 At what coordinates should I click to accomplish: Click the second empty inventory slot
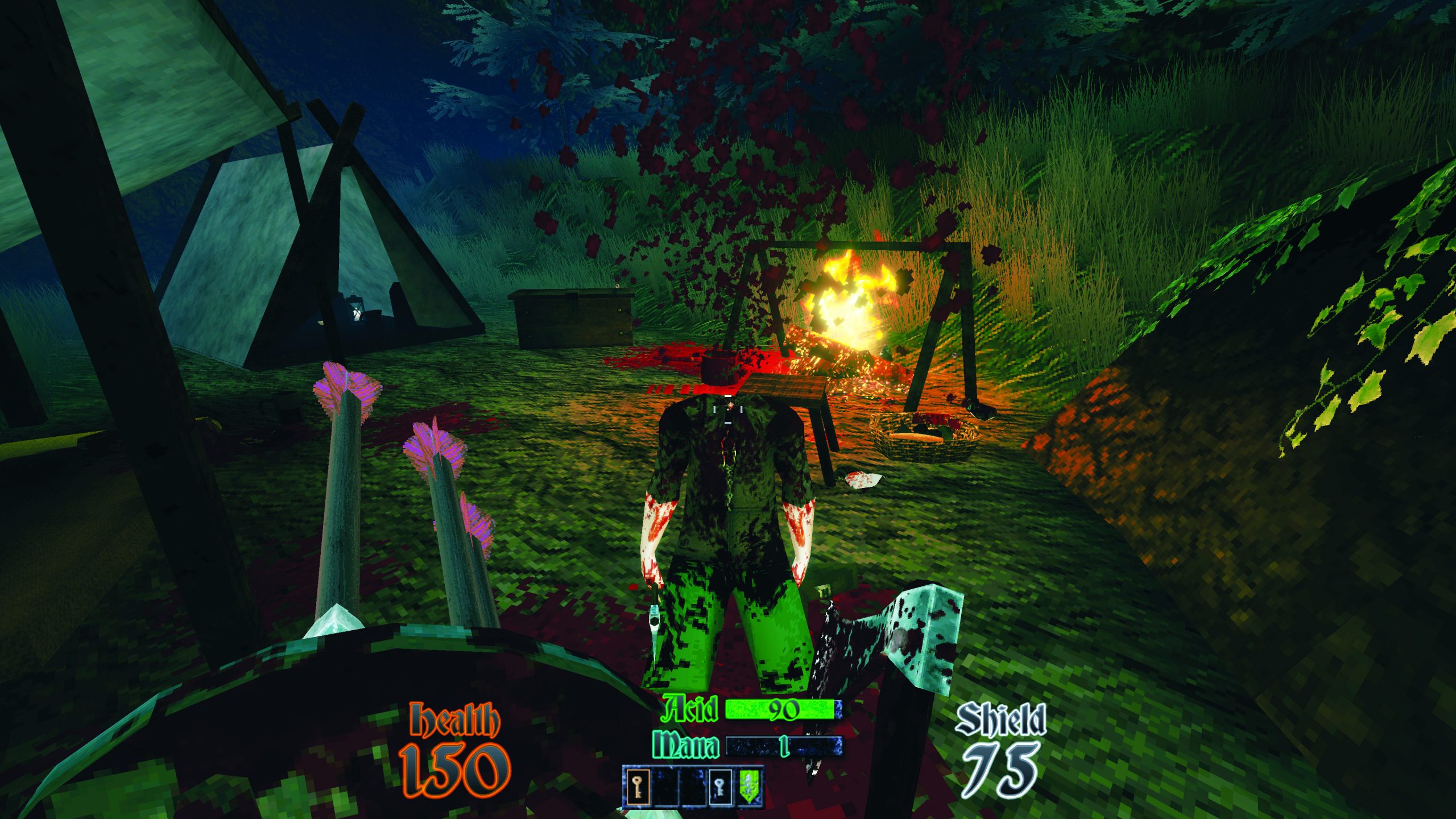(664, 787)
